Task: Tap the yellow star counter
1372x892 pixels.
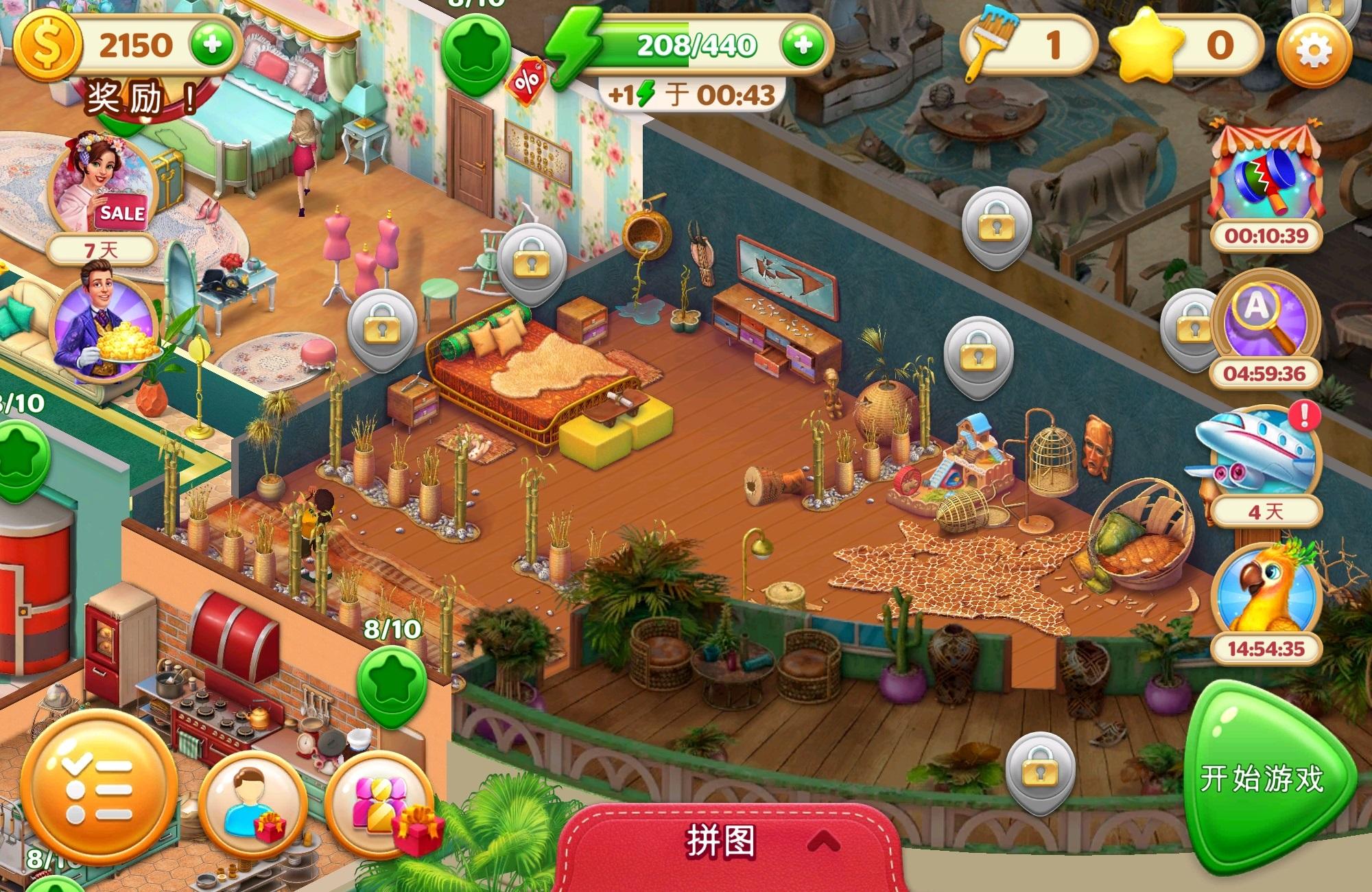Action: click(1187, 47)
